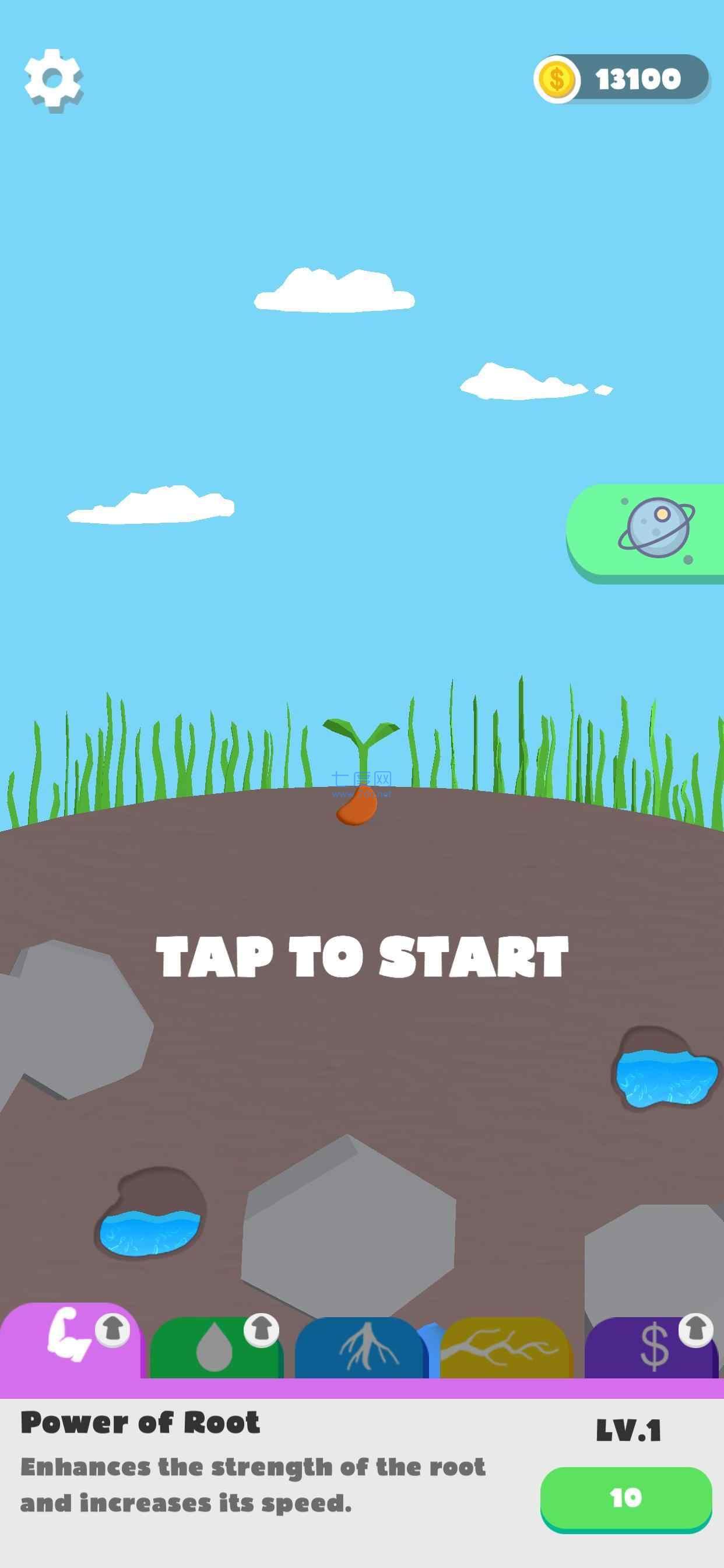Switch to the purple dollar sign tab
This screenshot has width=724, height=1568.
pos(652,1349)
